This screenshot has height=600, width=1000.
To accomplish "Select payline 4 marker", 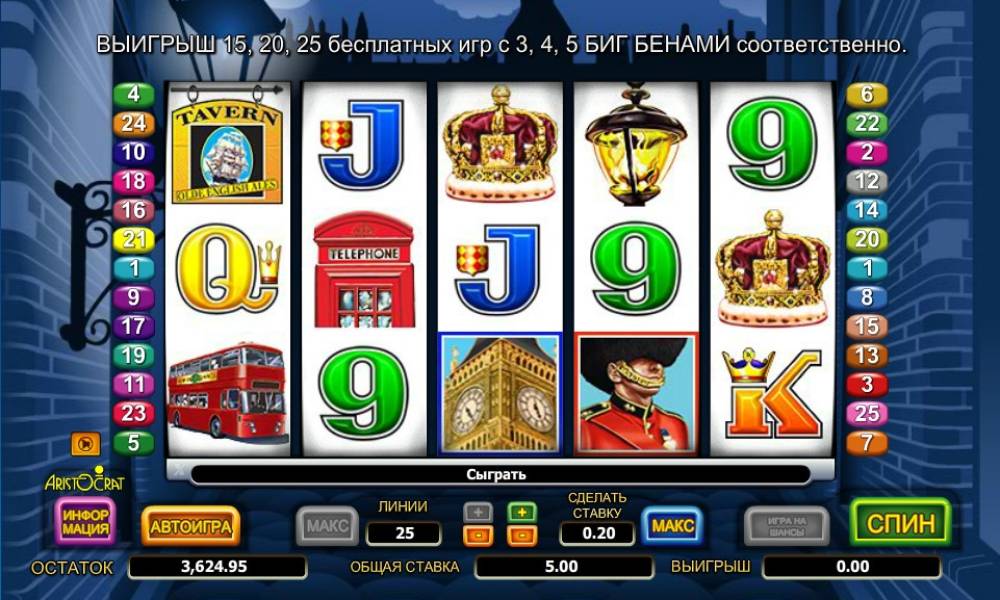I will tap(133, 96).
